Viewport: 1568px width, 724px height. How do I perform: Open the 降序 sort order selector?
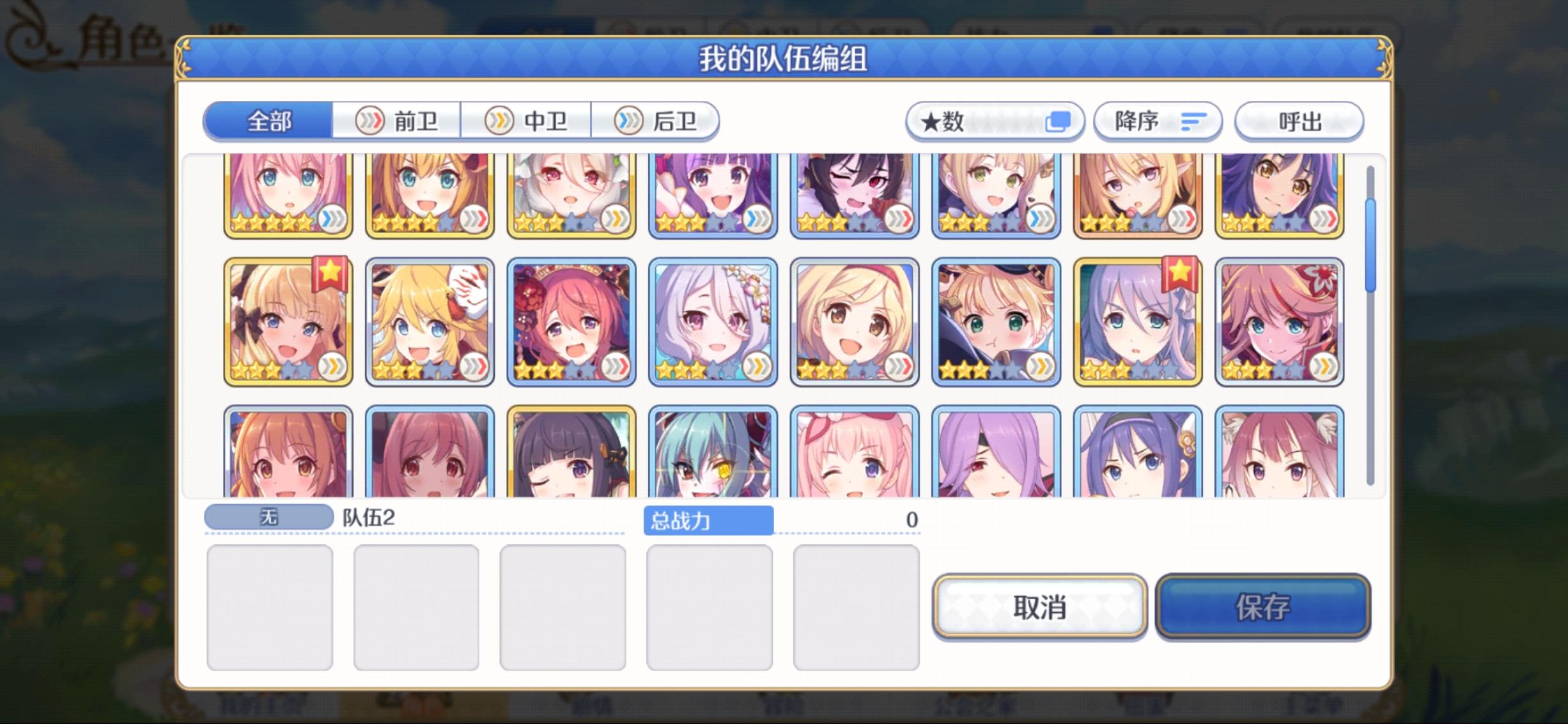(x=1157, y=121)
